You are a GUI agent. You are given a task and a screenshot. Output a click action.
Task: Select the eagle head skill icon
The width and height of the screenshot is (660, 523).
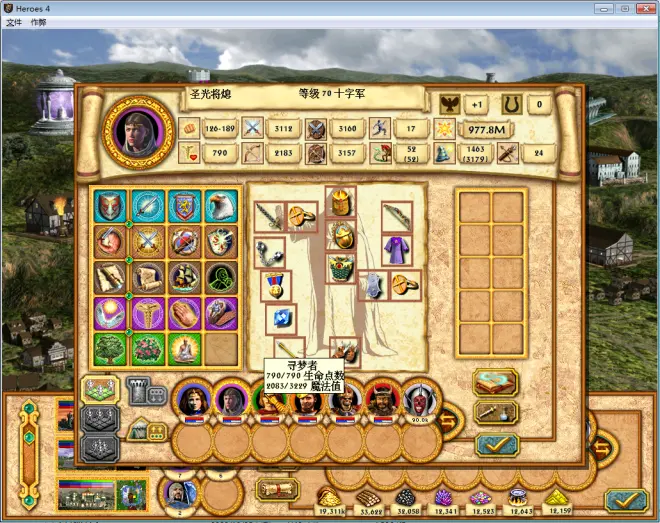pyautogui.click(x=221, y=206)
